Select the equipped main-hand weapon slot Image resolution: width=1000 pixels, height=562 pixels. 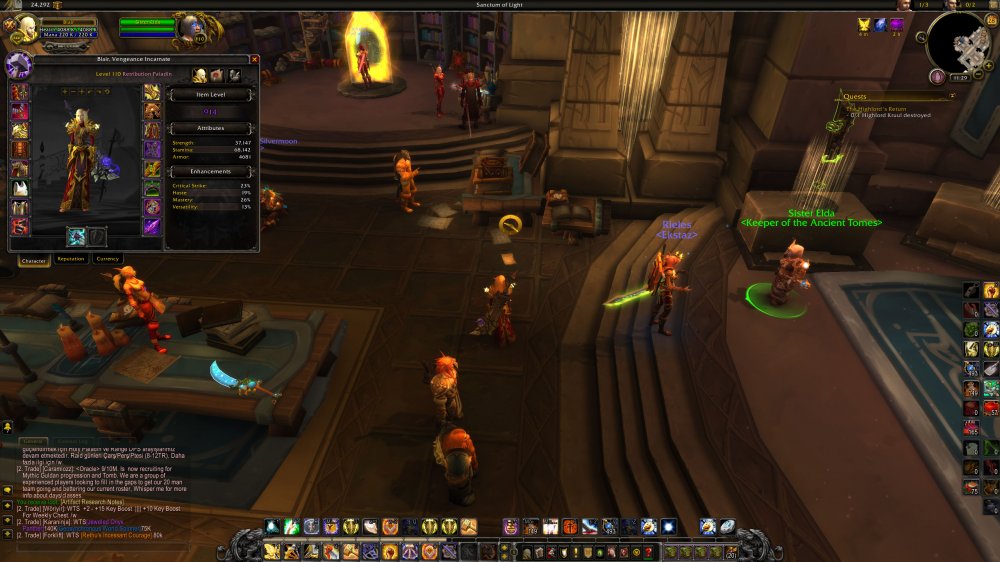(x=76, y=236)
